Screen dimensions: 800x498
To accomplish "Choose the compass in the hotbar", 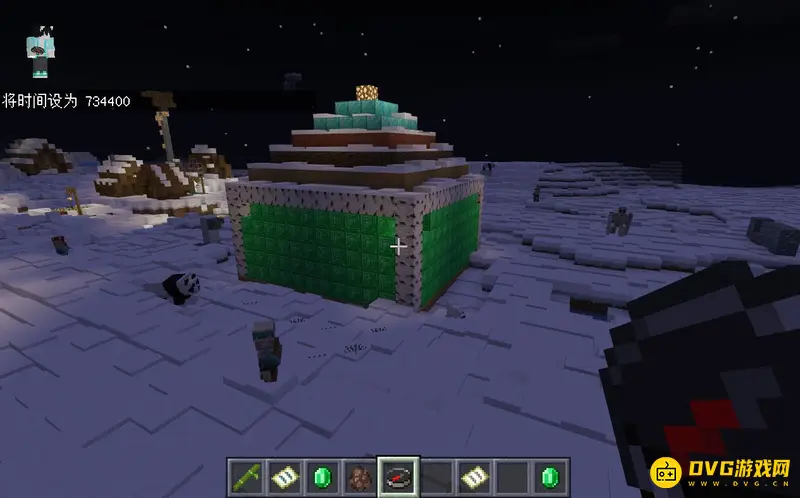I will (x=397, y=476).
